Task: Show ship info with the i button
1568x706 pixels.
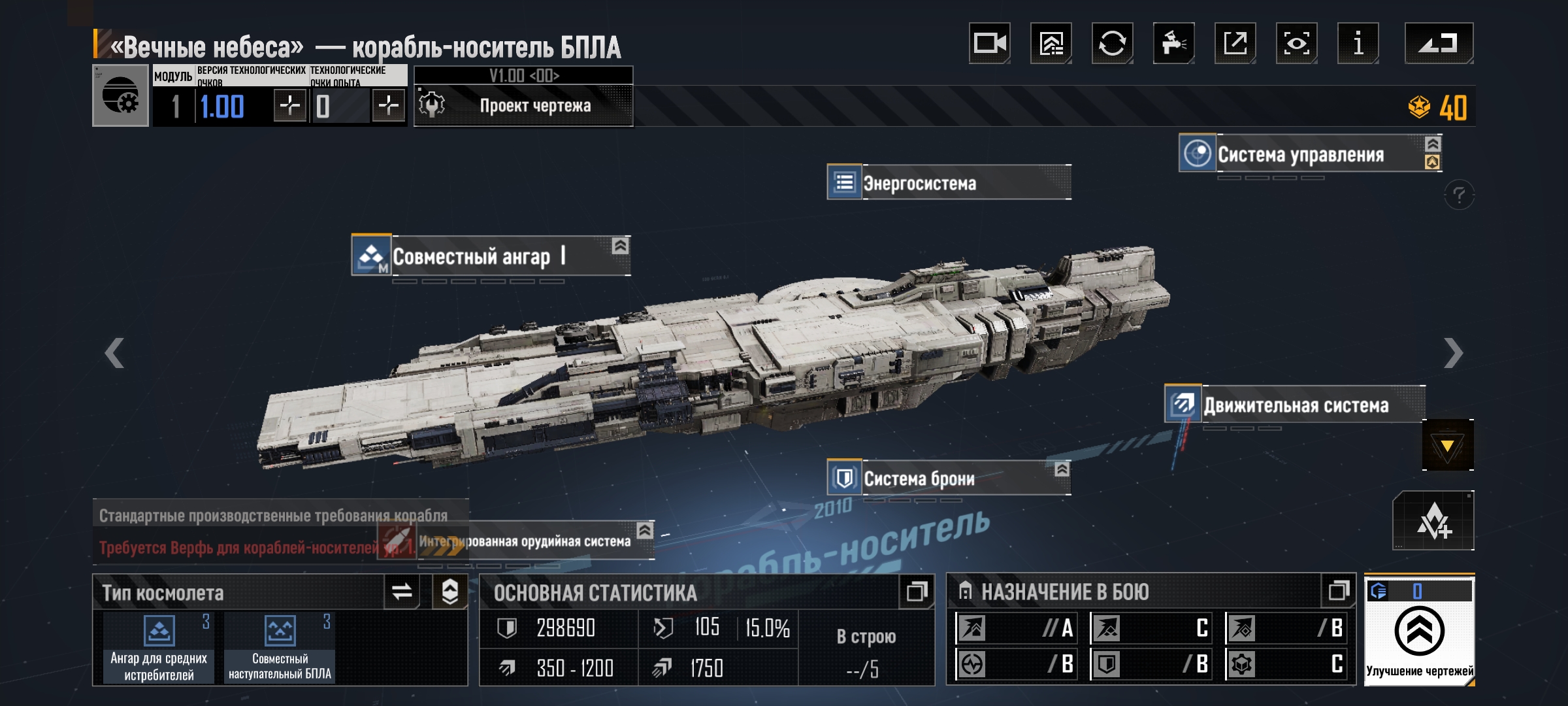Action: click(1358, 43)
